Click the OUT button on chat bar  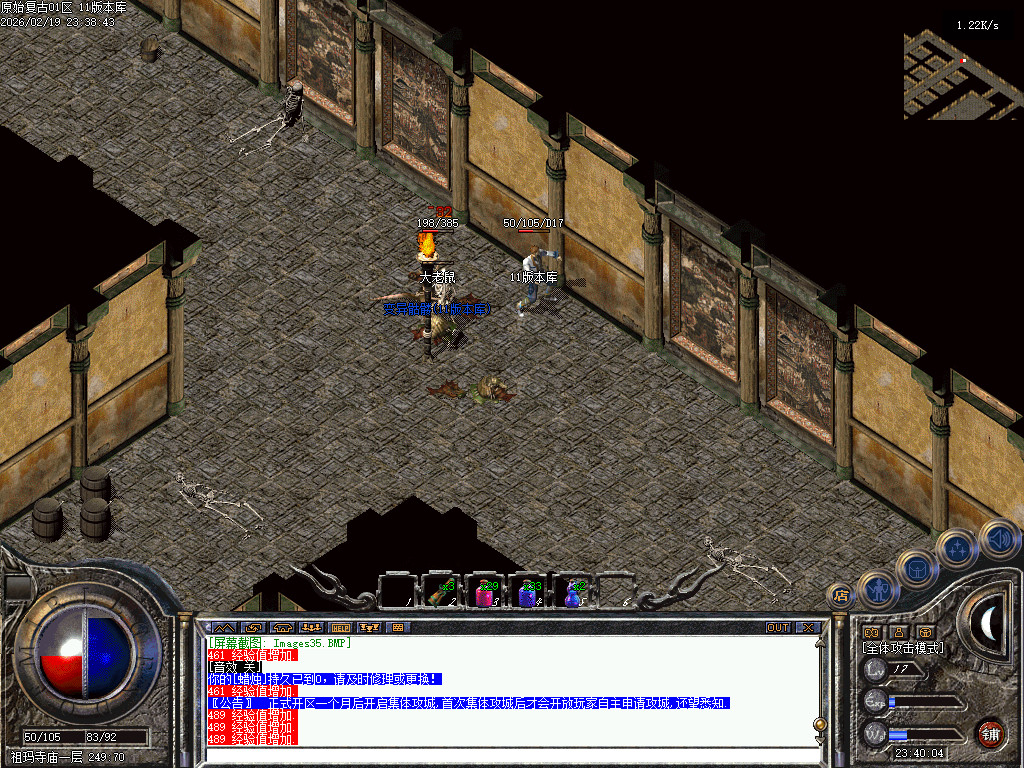point(778,628)
